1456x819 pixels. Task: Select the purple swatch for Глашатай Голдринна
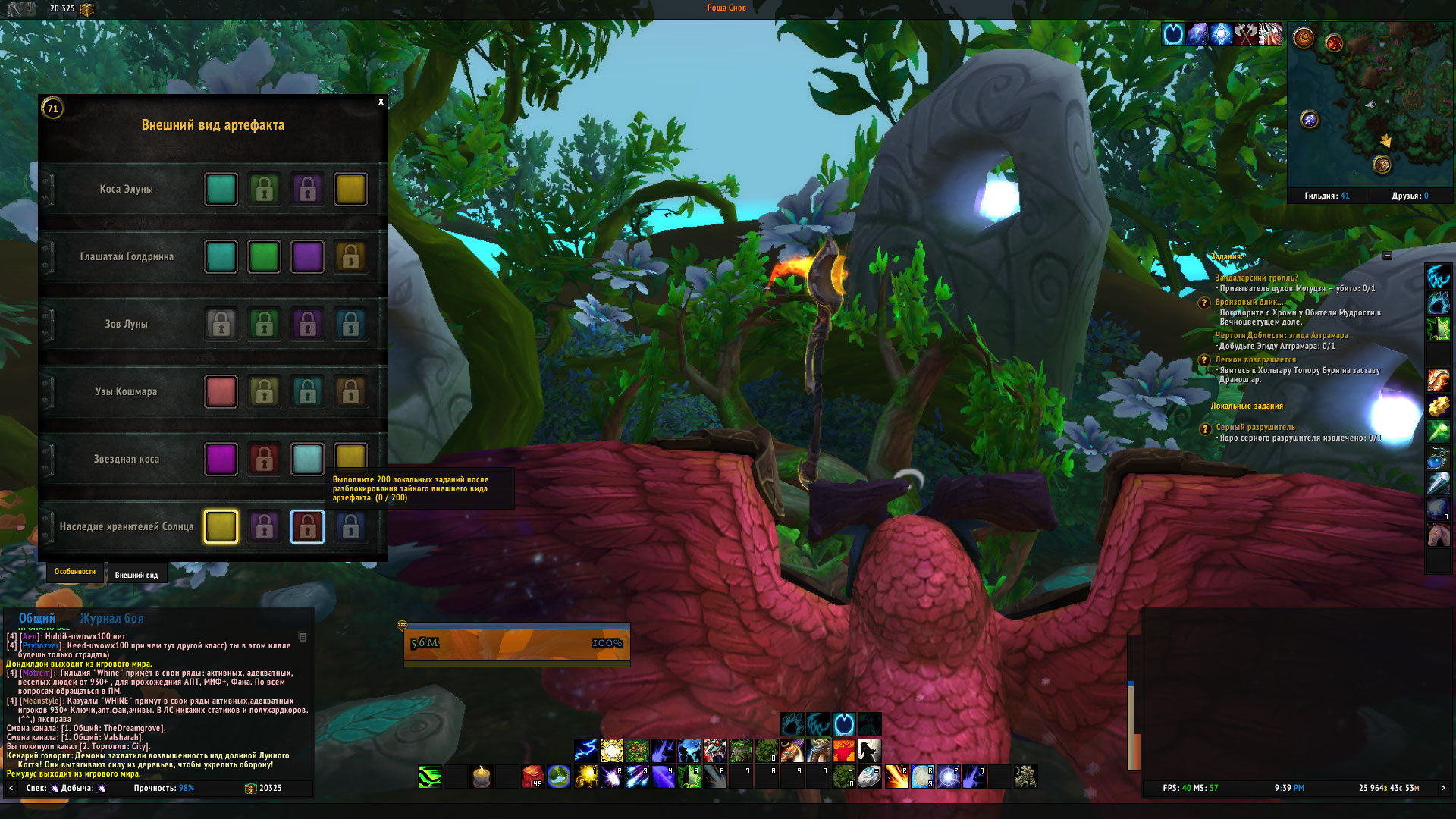click(307, 257)
